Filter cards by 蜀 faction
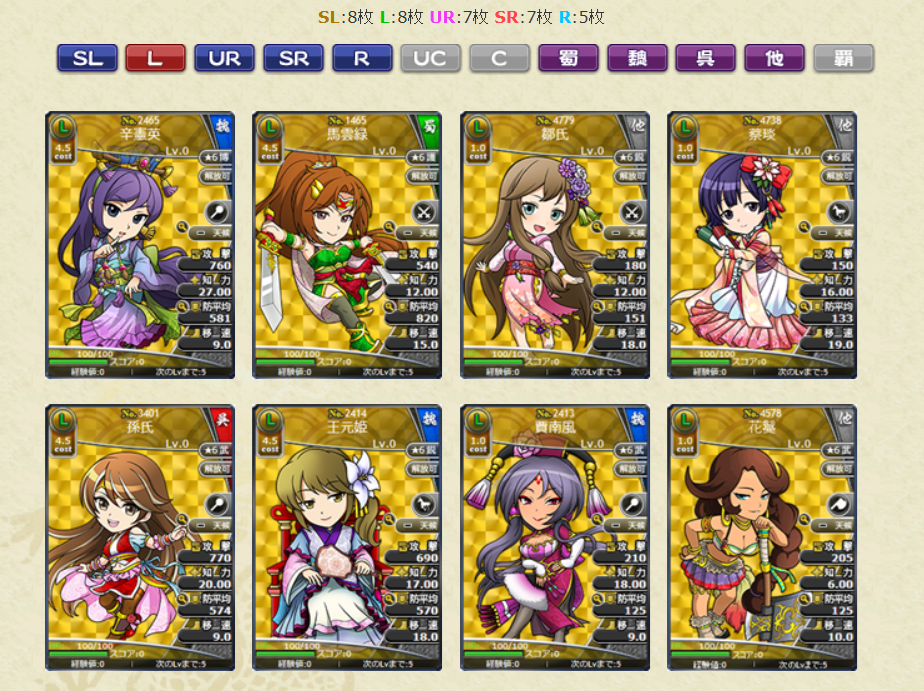This screenshot has height=691, width=924. (568, 58)
